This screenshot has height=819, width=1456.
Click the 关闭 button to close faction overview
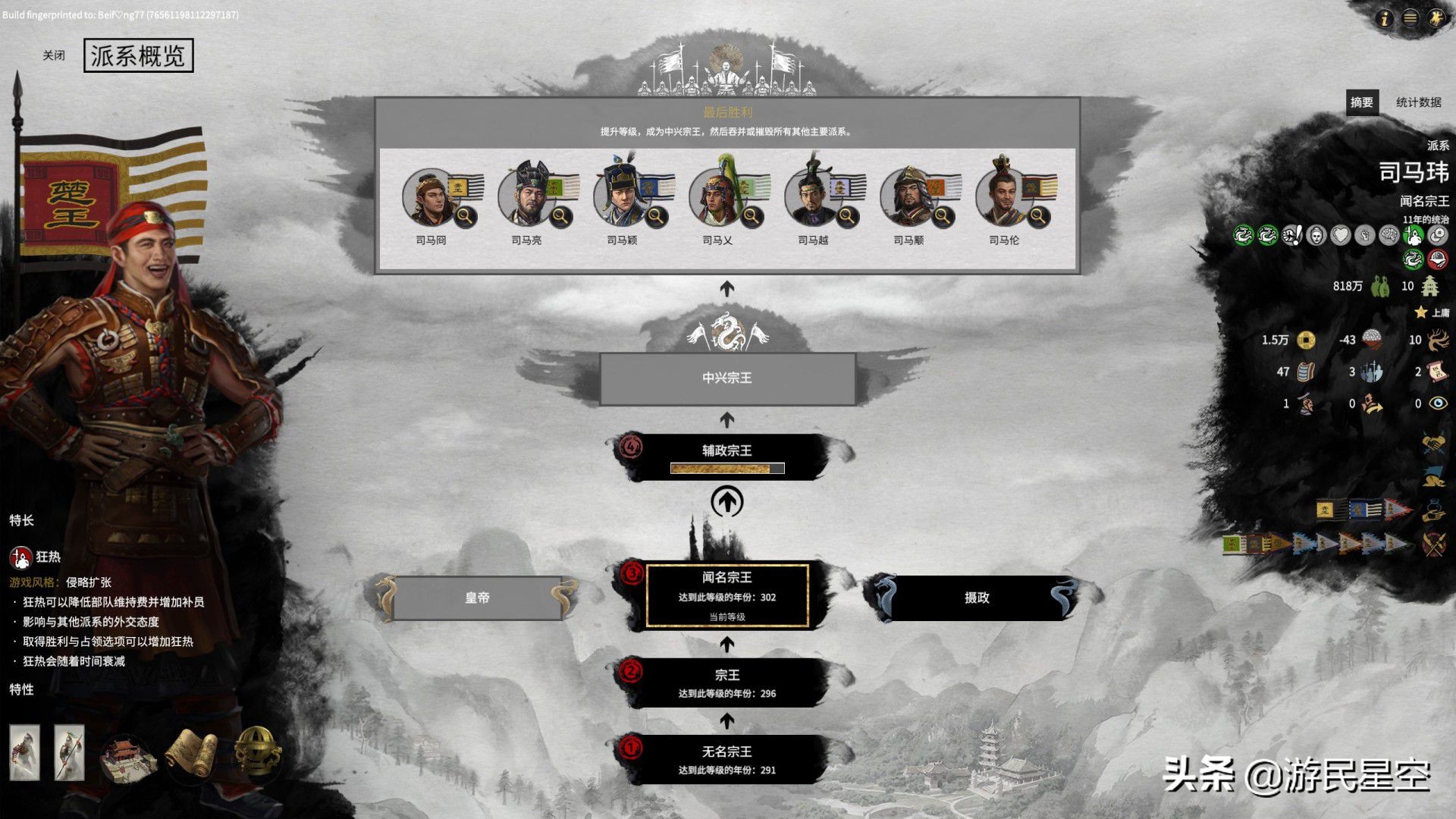tap(52, 55)
